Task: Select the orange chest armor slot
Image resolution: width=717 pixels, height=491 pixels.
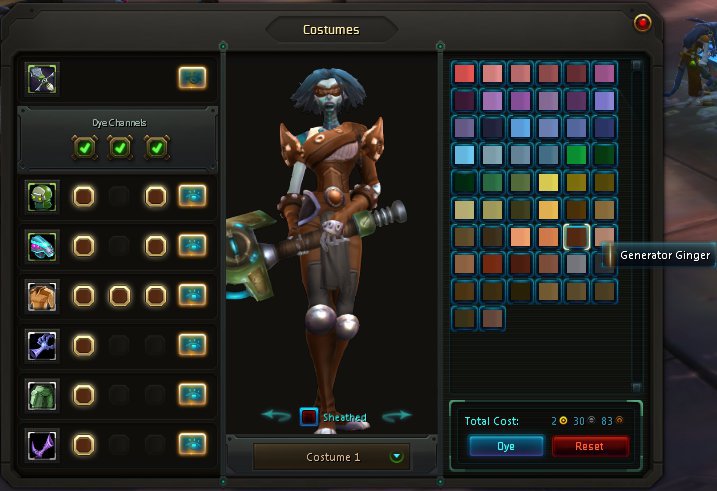Action: (x=44, y=295)
